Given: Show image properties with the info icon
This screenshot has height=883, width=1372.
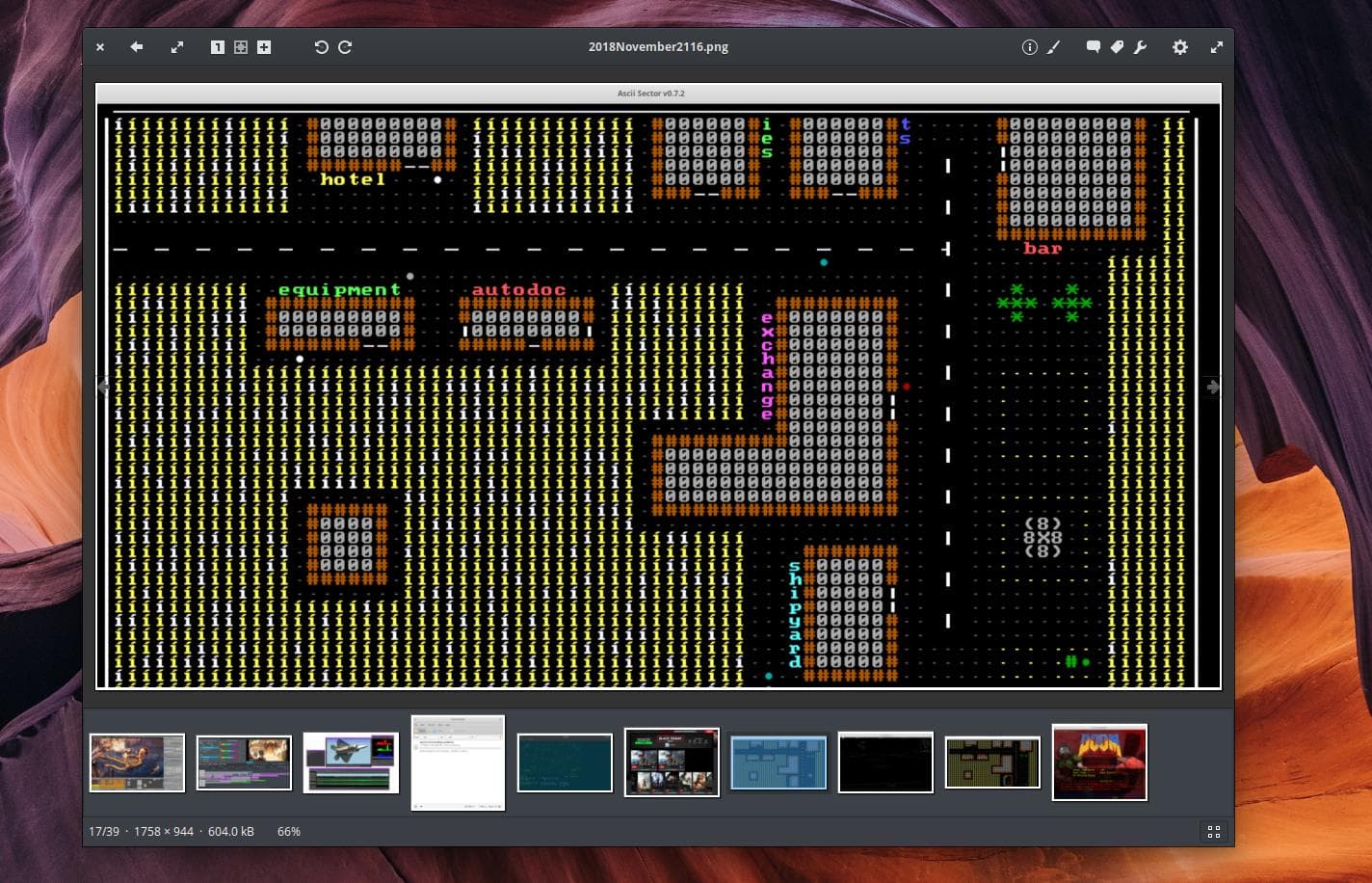Looking at the screenshot, I should tap(1029, 46).
